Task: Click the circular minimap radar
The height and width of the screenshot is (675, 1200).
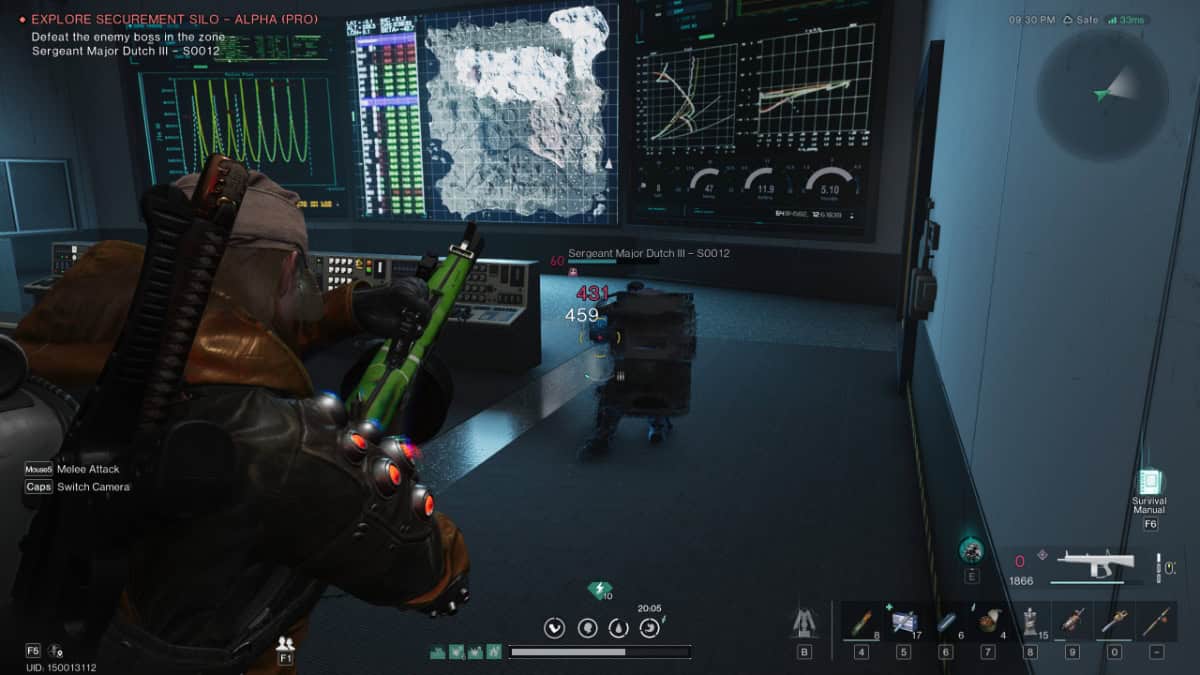Action: point(1102,94)
